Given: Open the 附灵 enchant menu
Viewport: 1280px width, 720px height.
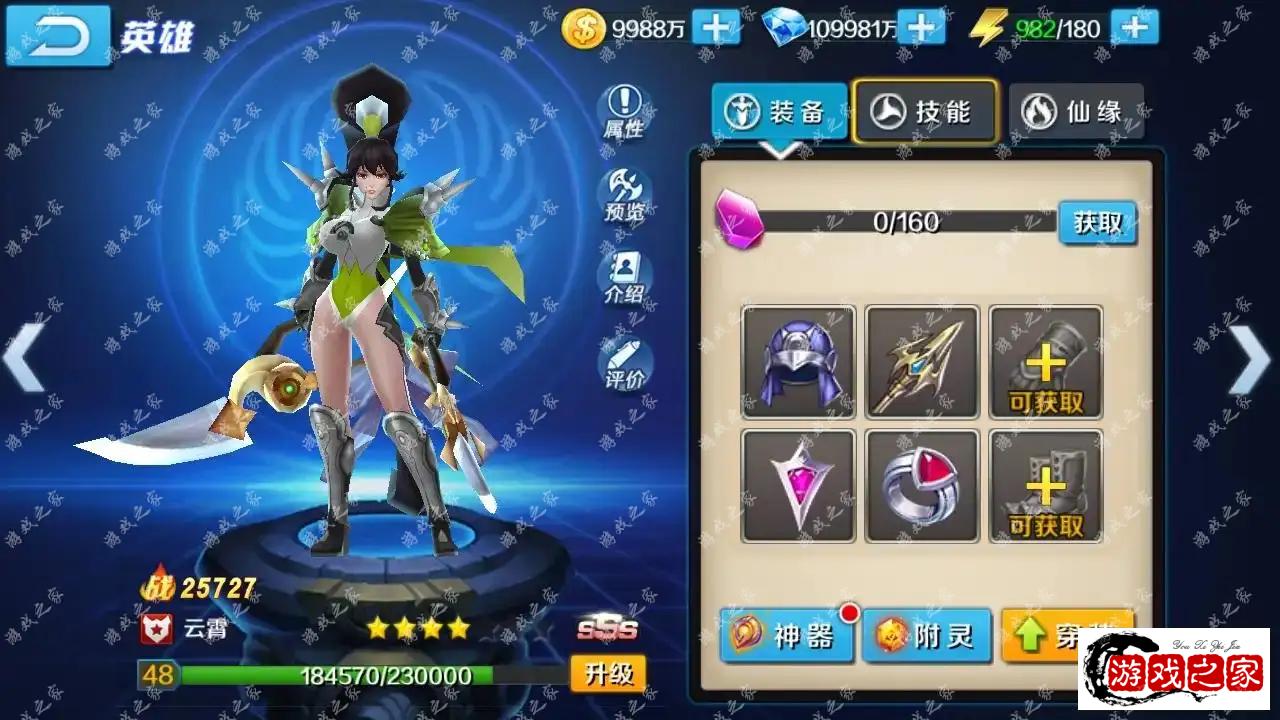Looking at the screenshot, I should [926, 635].
